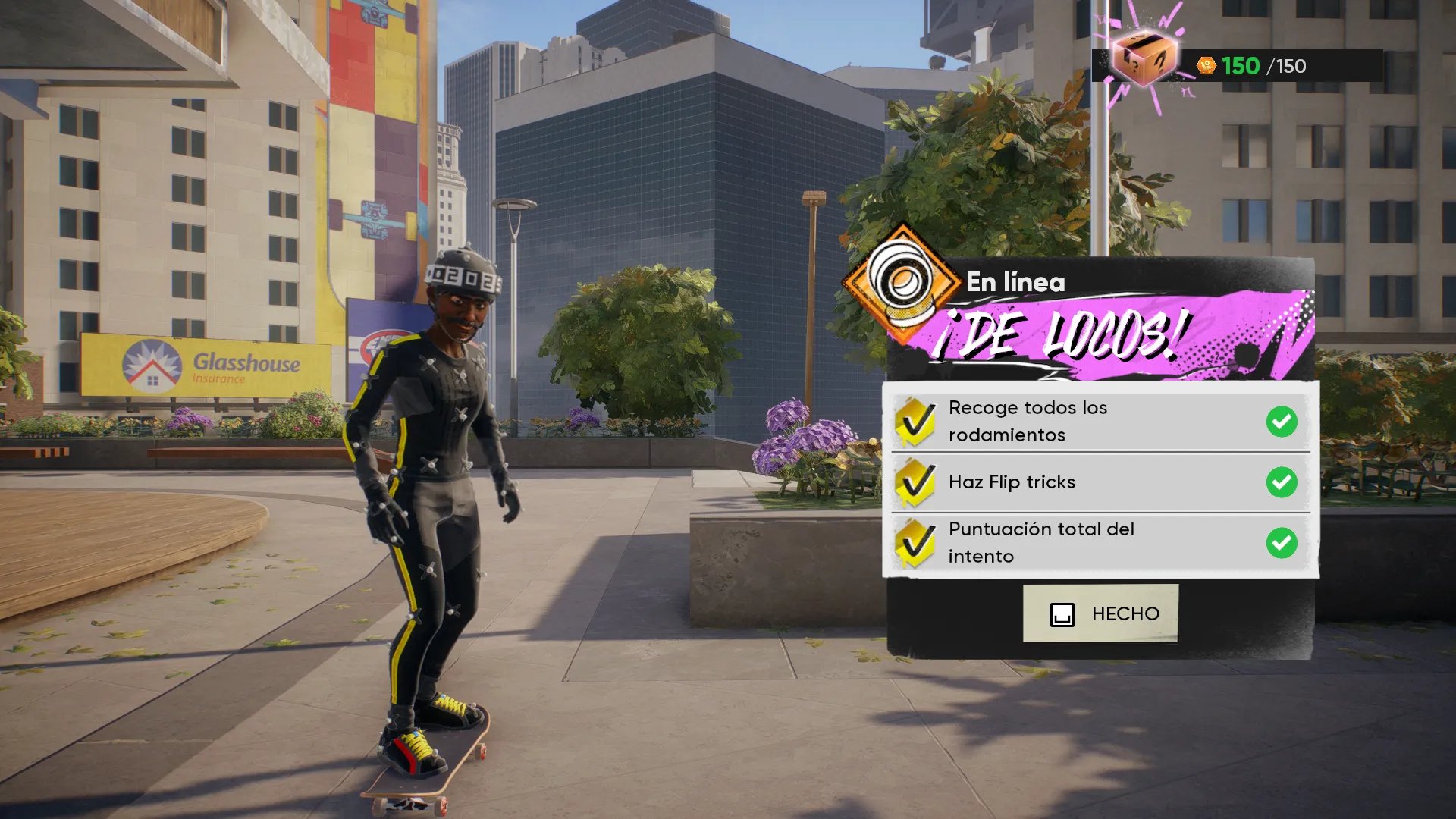Open the mystery reward box icon
The image size is (1456, 819).
1143,58
